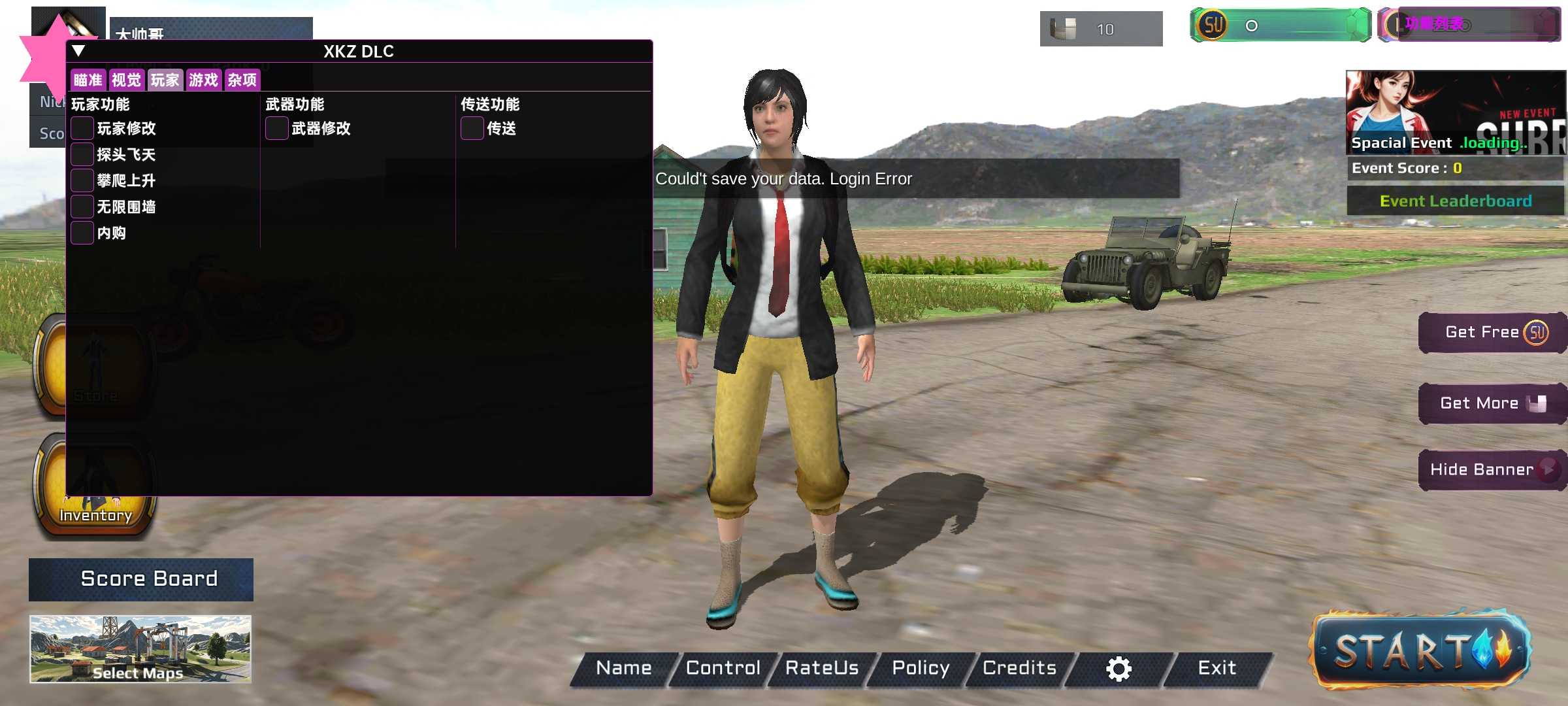Start the match with the START button
The image size is (1568, 706).
pos(1420,650)
